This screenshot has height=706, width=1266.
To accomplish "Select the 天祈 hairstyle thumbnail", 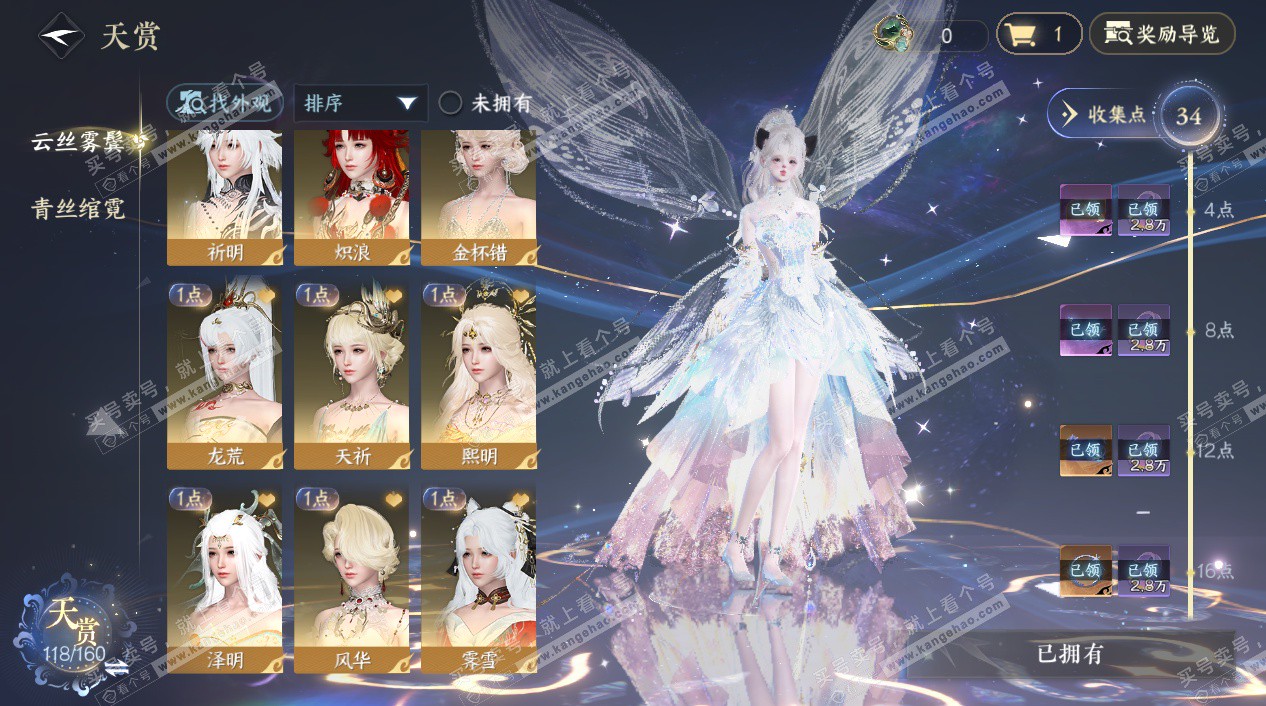I will 351,375.
